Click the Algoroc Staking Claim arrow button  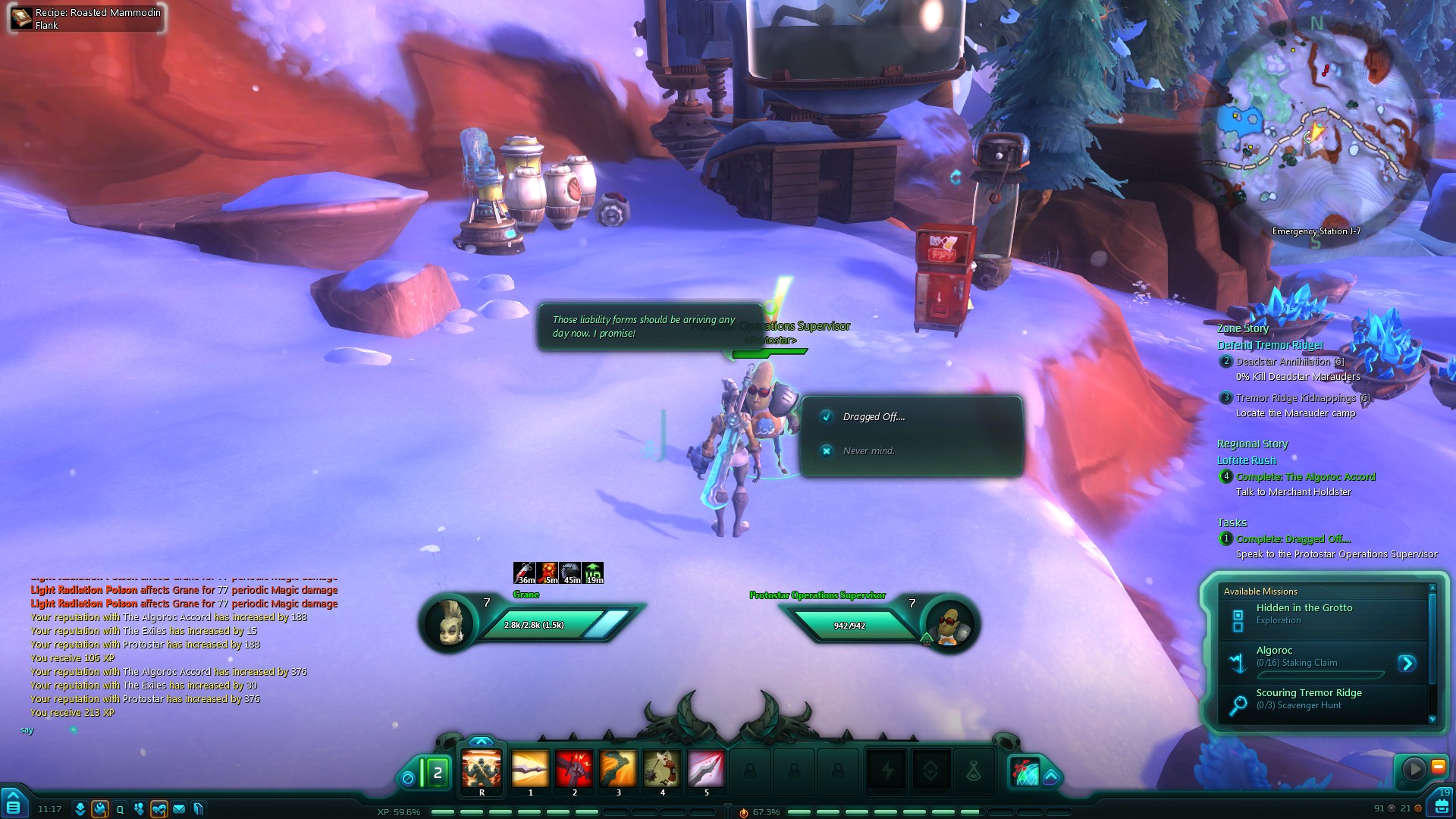point(1407,664)
